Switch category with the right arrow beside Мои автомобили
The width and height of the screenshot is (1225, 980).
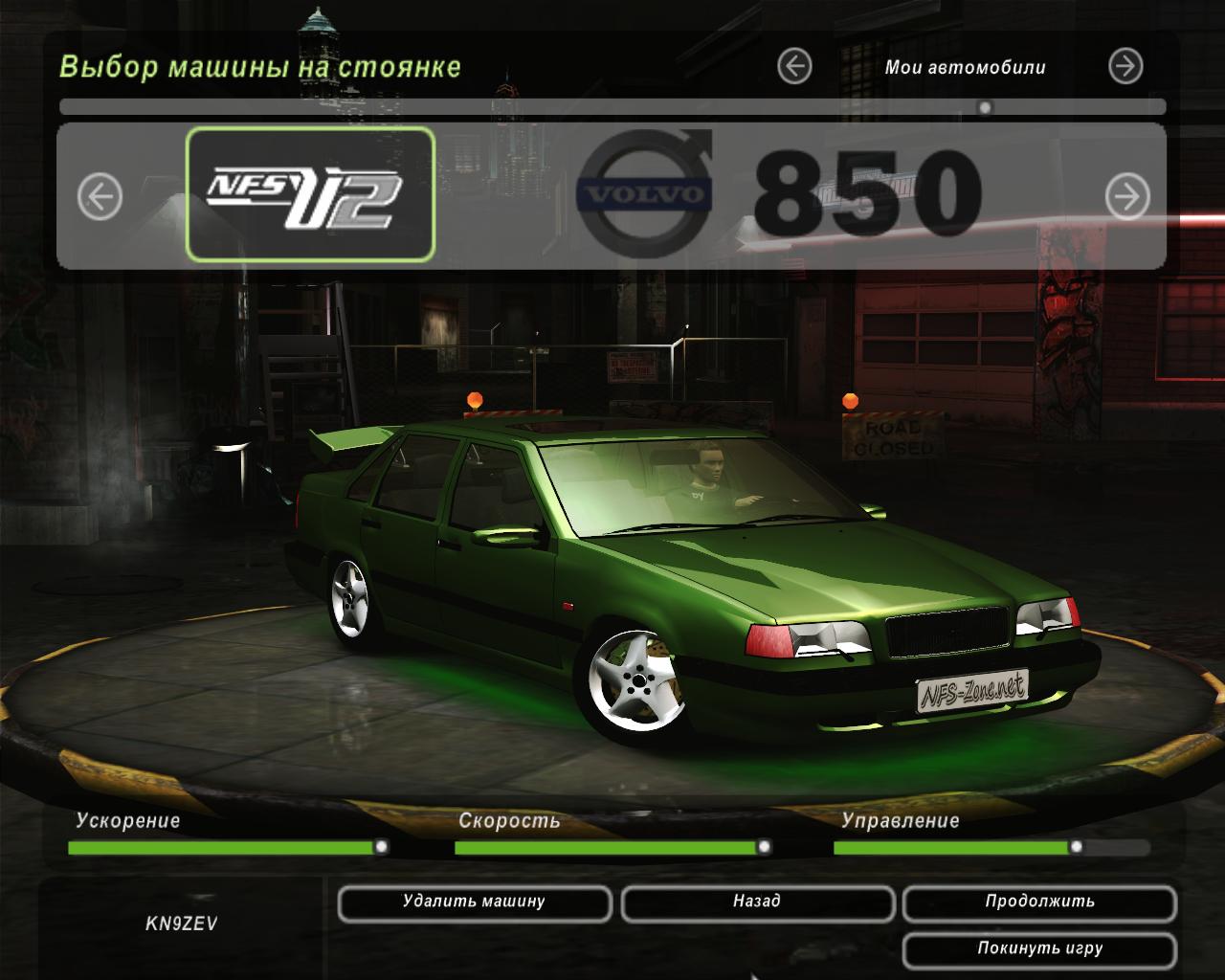(1125, 66)
